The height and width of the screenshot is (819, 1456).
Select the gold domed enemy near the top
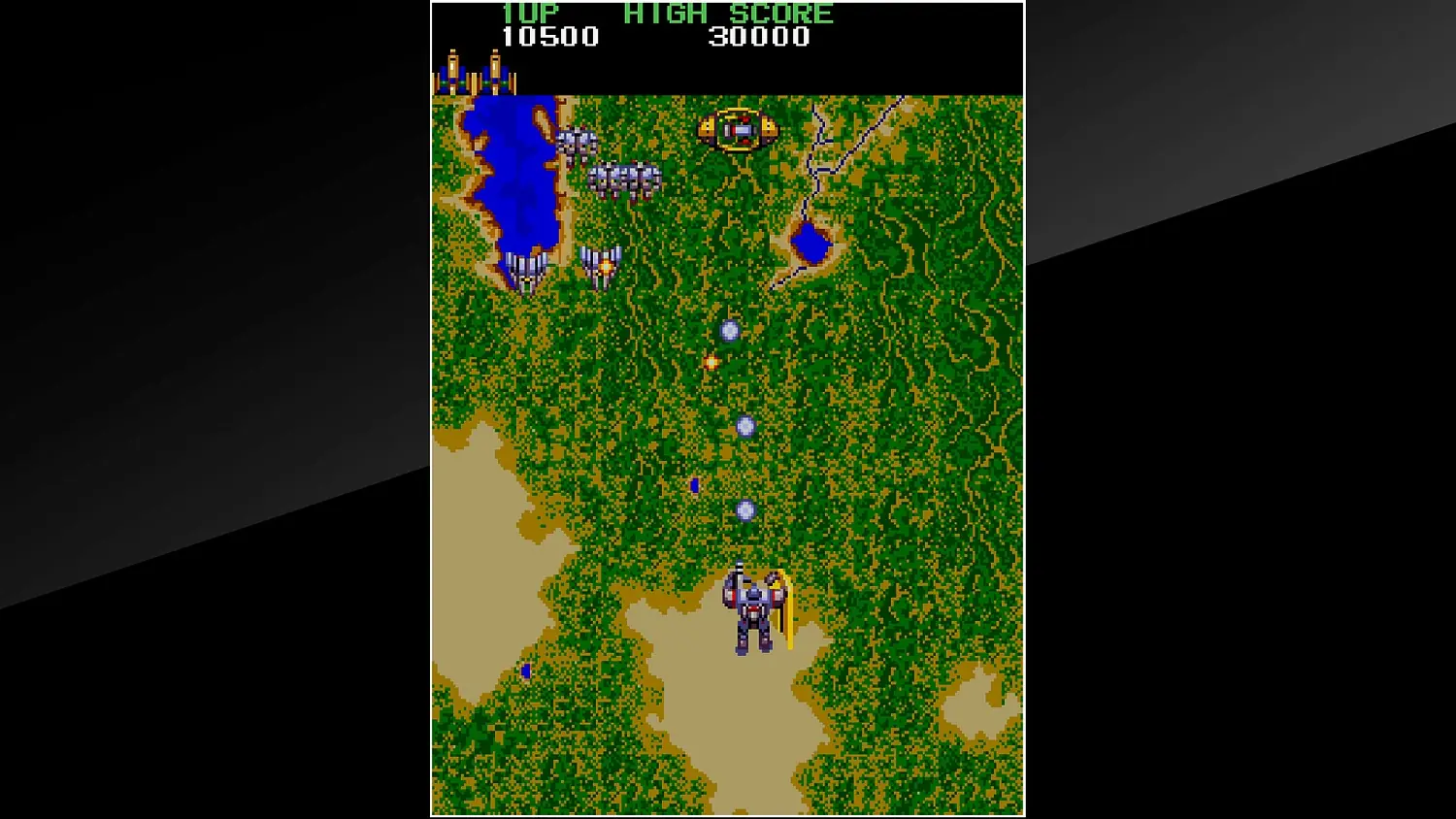[x=738, y=129]
